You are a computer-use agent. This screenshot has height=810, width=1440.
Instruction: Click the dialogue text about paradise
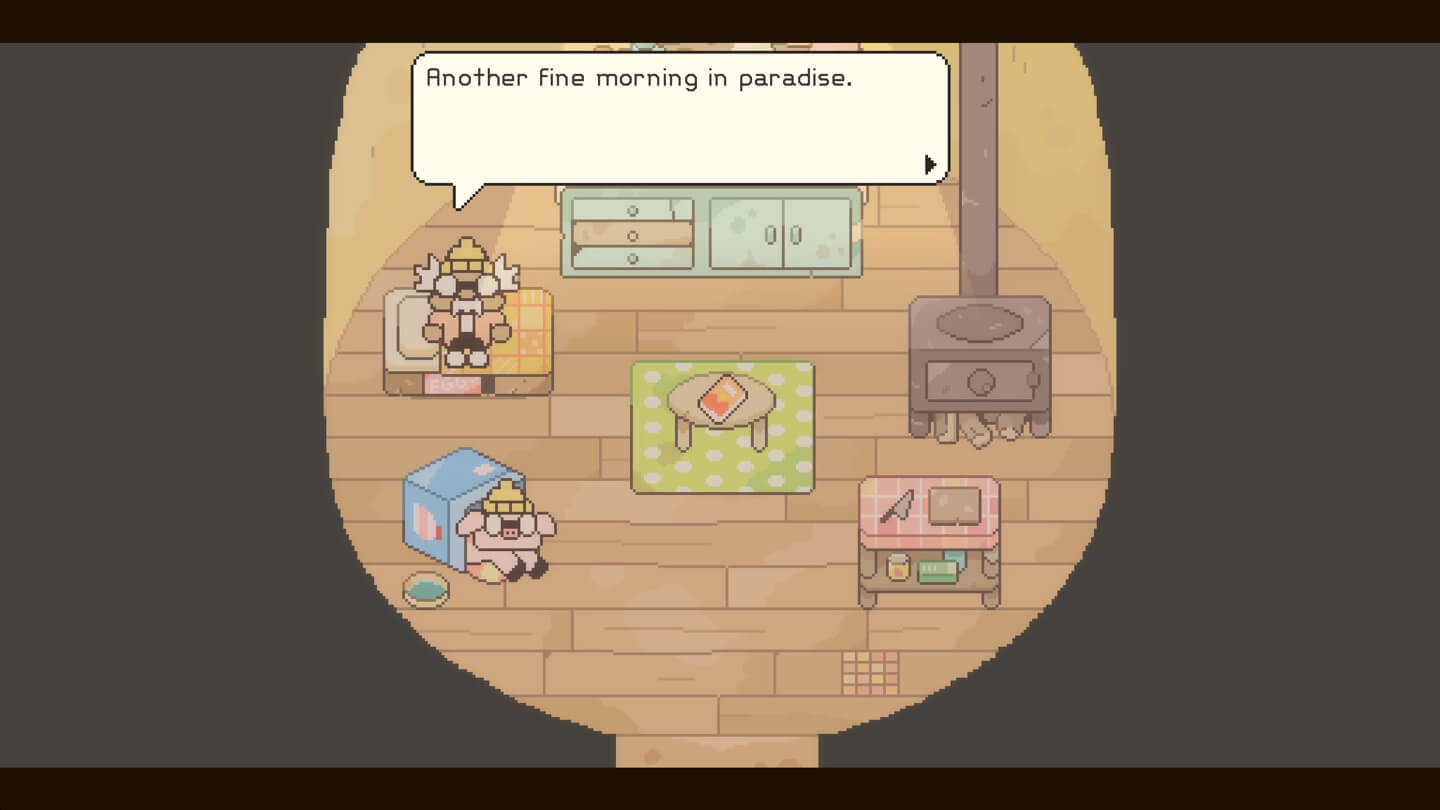point(640,78)
